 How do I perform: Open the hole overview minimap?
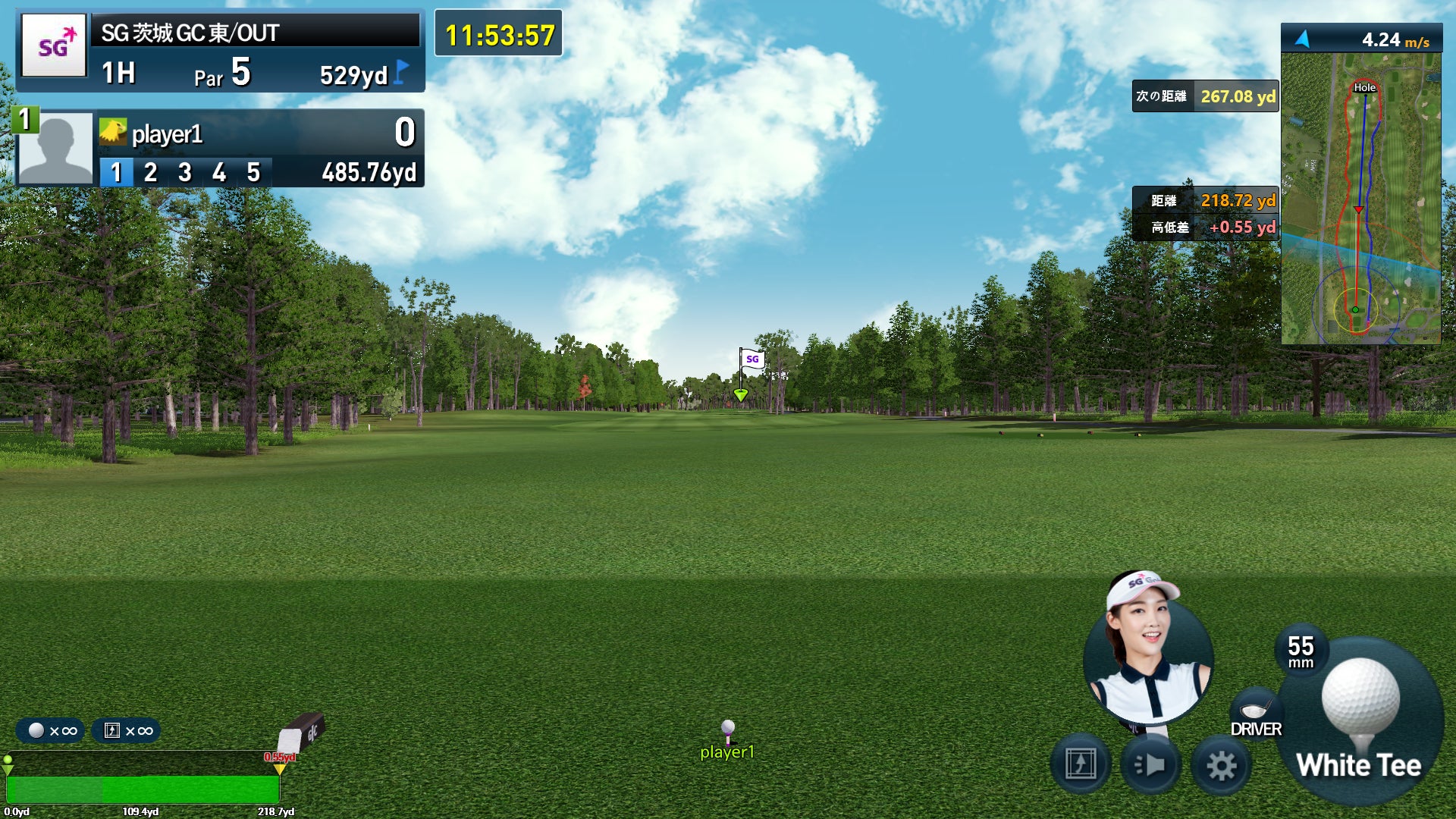click(1360, 199)
